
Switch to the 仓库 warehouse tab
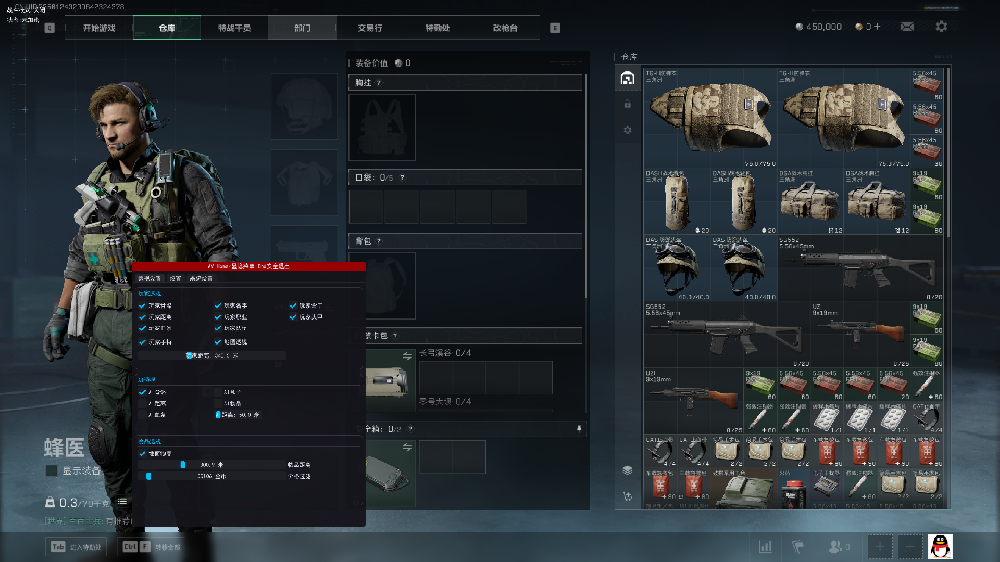pyautogui.click(x=166, y=28)
